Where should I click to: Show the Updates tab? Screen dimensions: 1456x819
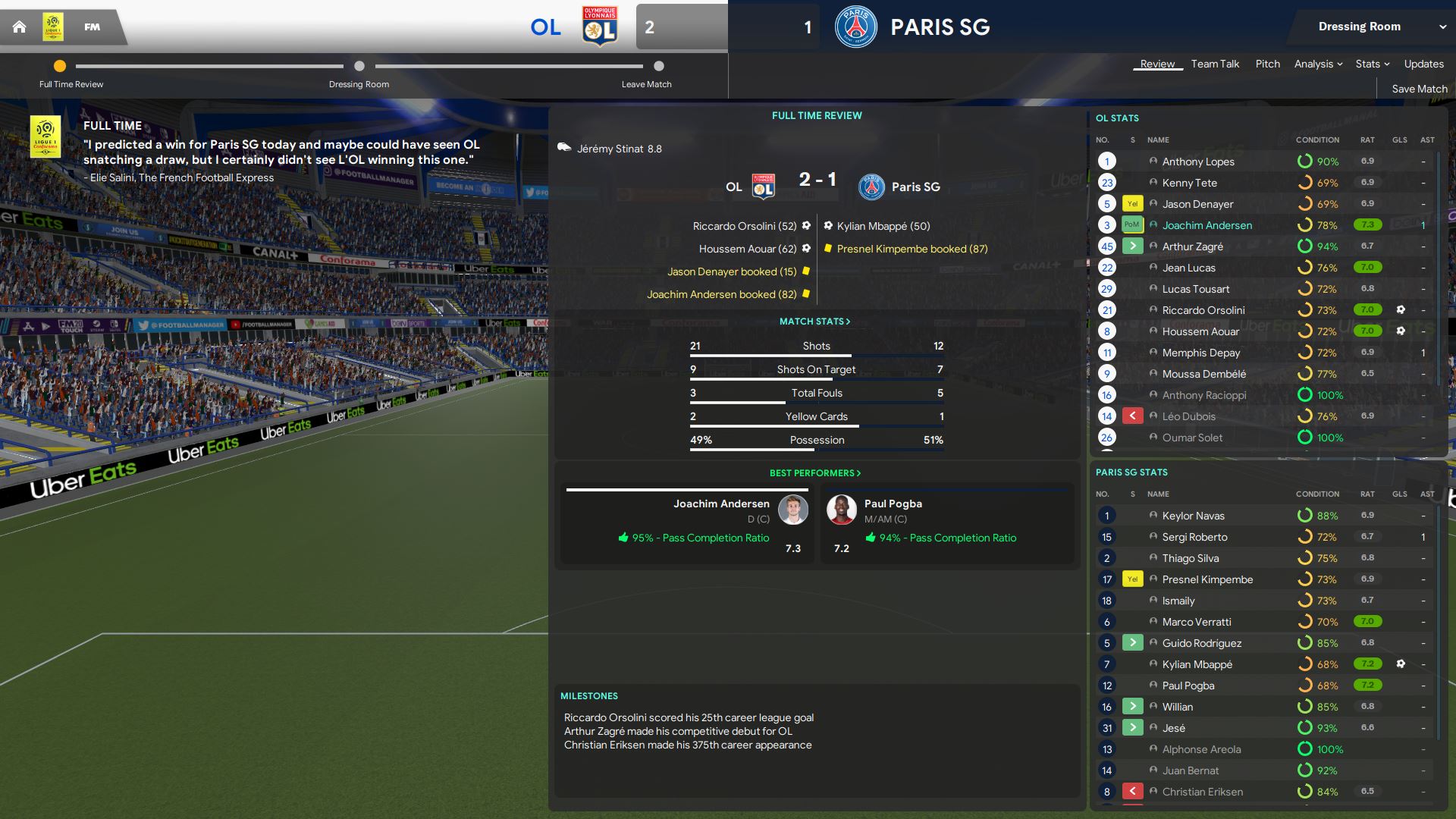1423,64
